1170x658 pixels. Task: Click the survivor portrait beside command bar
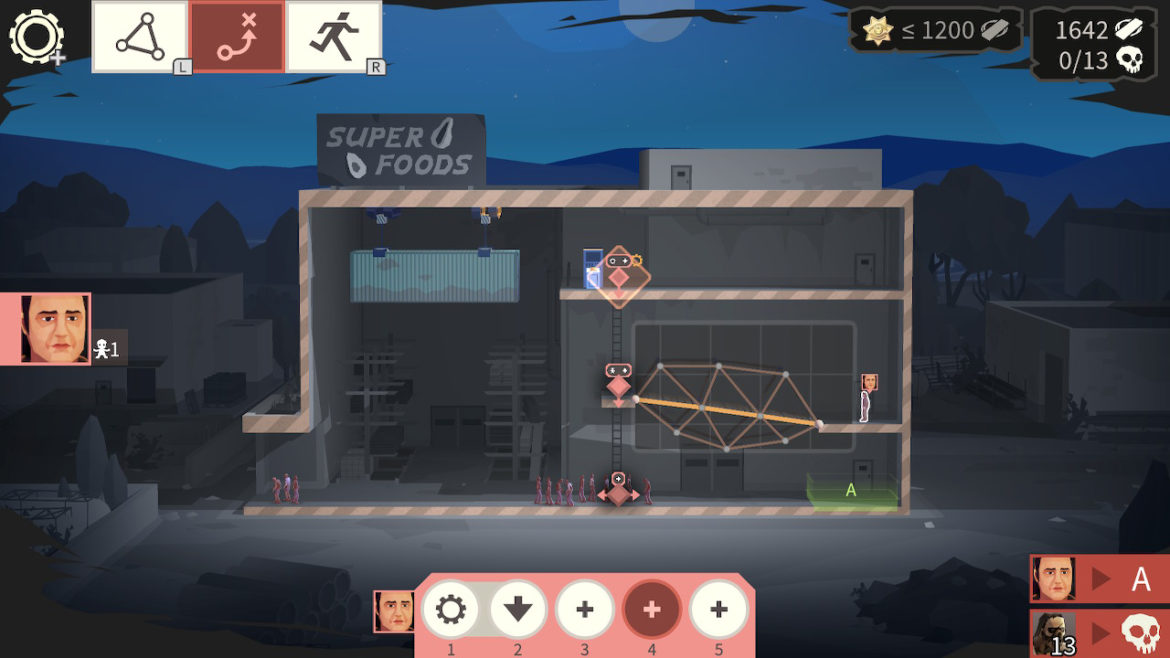[394, 611]
